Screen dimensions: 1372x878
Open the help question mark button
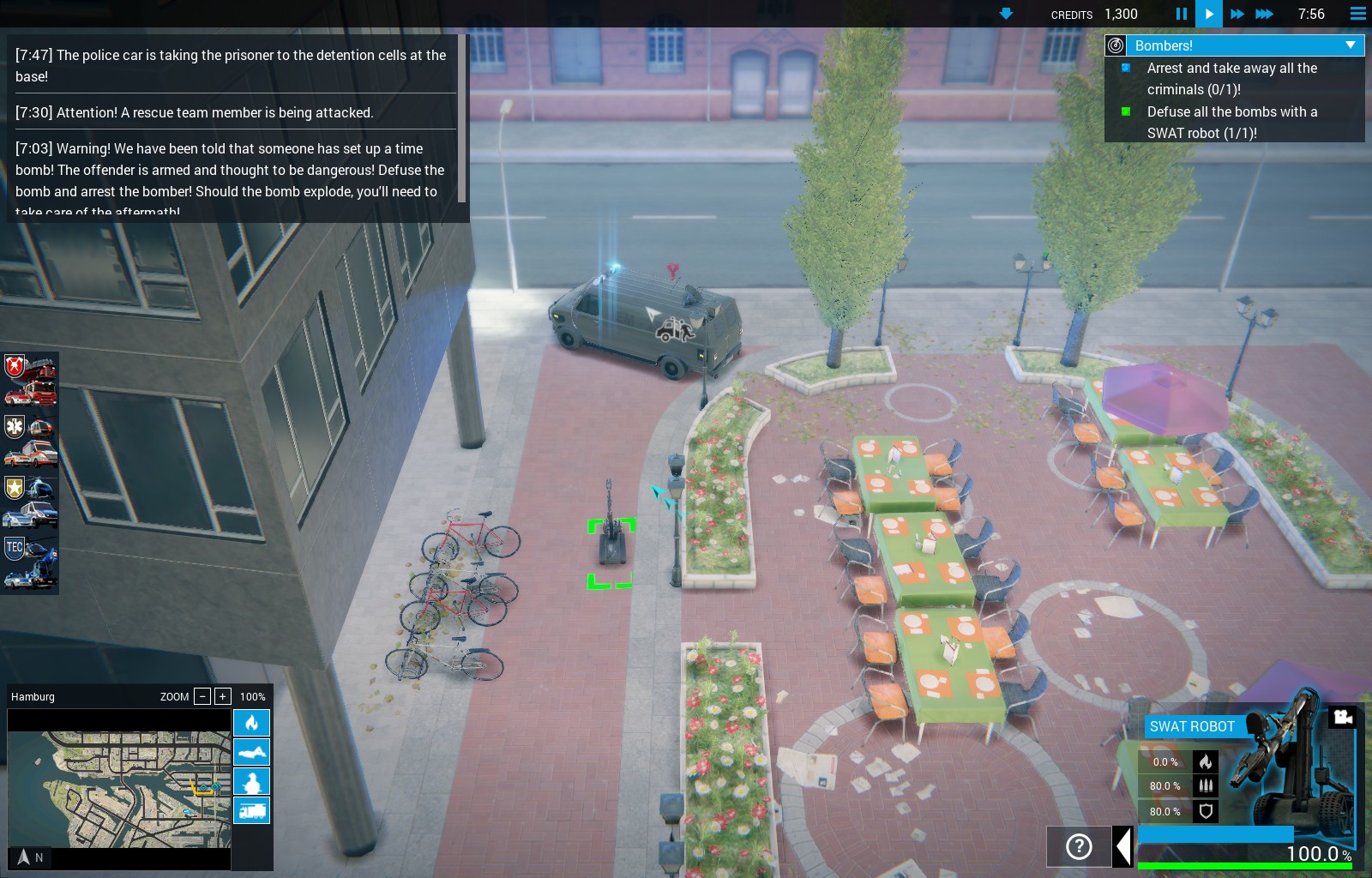tap(1079, 847)
